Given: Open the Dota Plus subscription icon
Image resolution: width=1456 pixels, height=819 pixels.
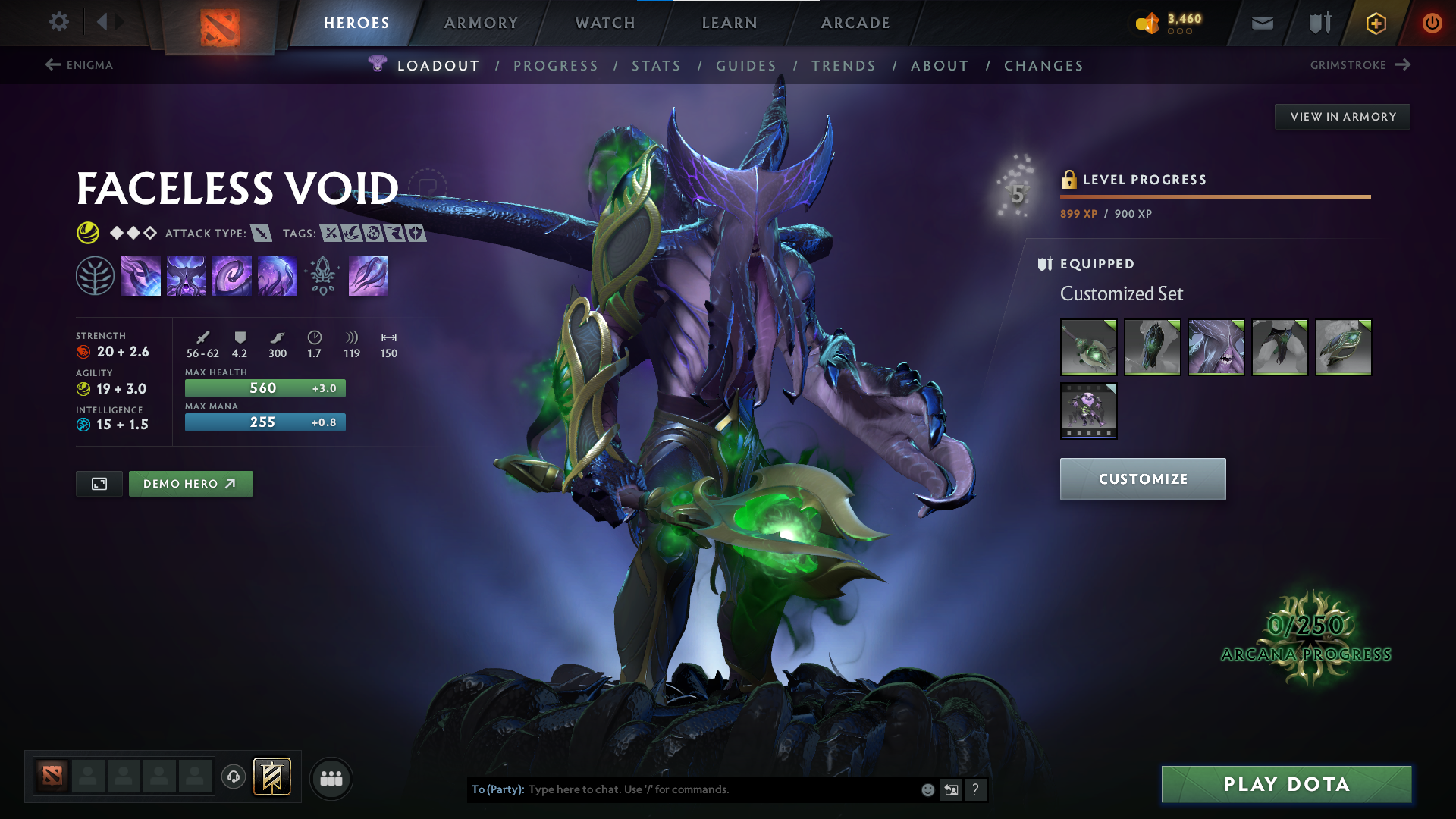Looking at the screenshot, I should (x=1375, y=23).
